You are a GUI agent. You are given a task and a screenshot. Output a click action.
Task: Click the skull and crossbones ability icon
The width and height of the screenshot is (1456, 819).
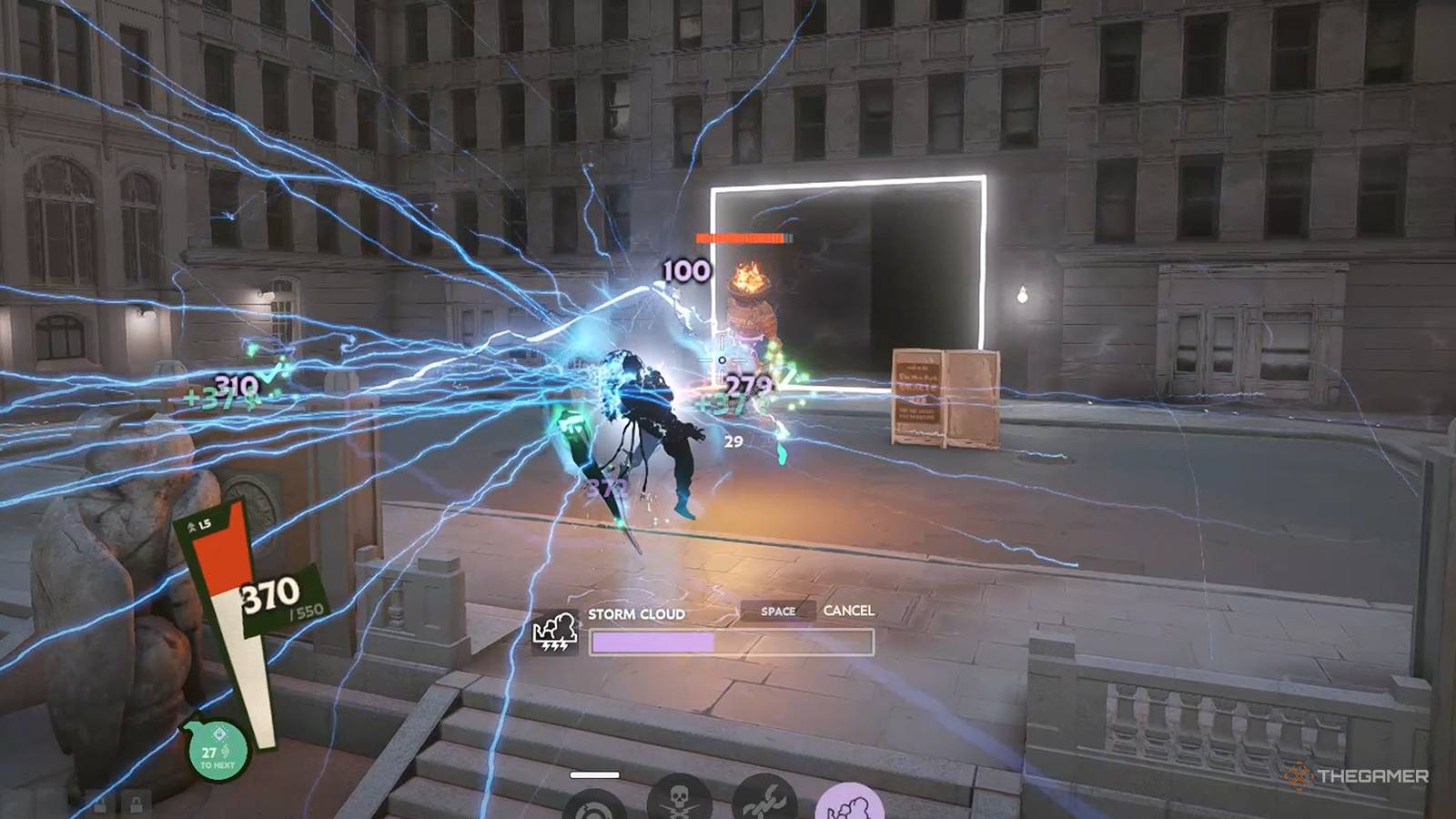[680, 804]
